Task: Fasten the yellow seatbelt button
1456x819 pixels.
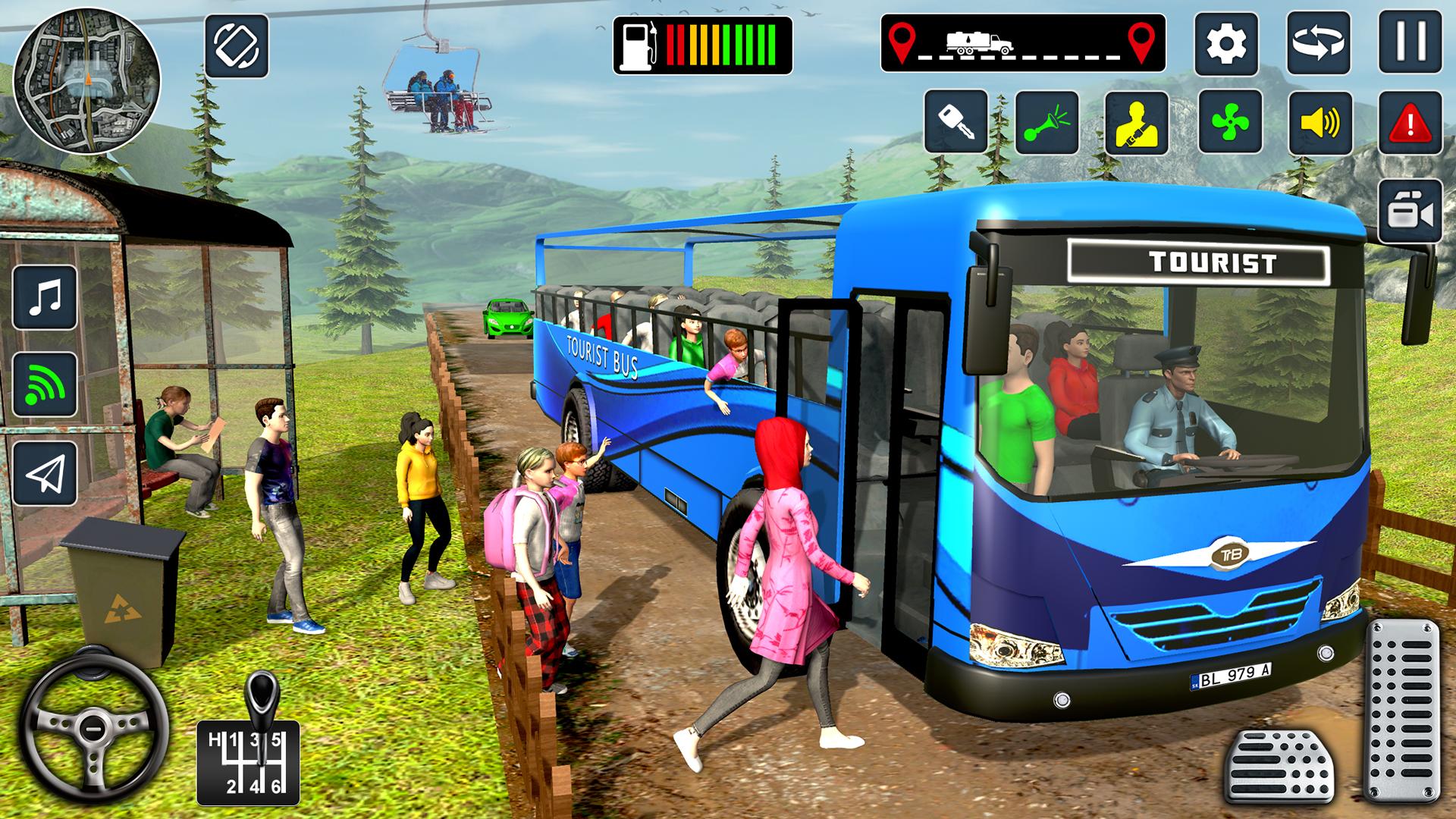Action: (1137, 122)
